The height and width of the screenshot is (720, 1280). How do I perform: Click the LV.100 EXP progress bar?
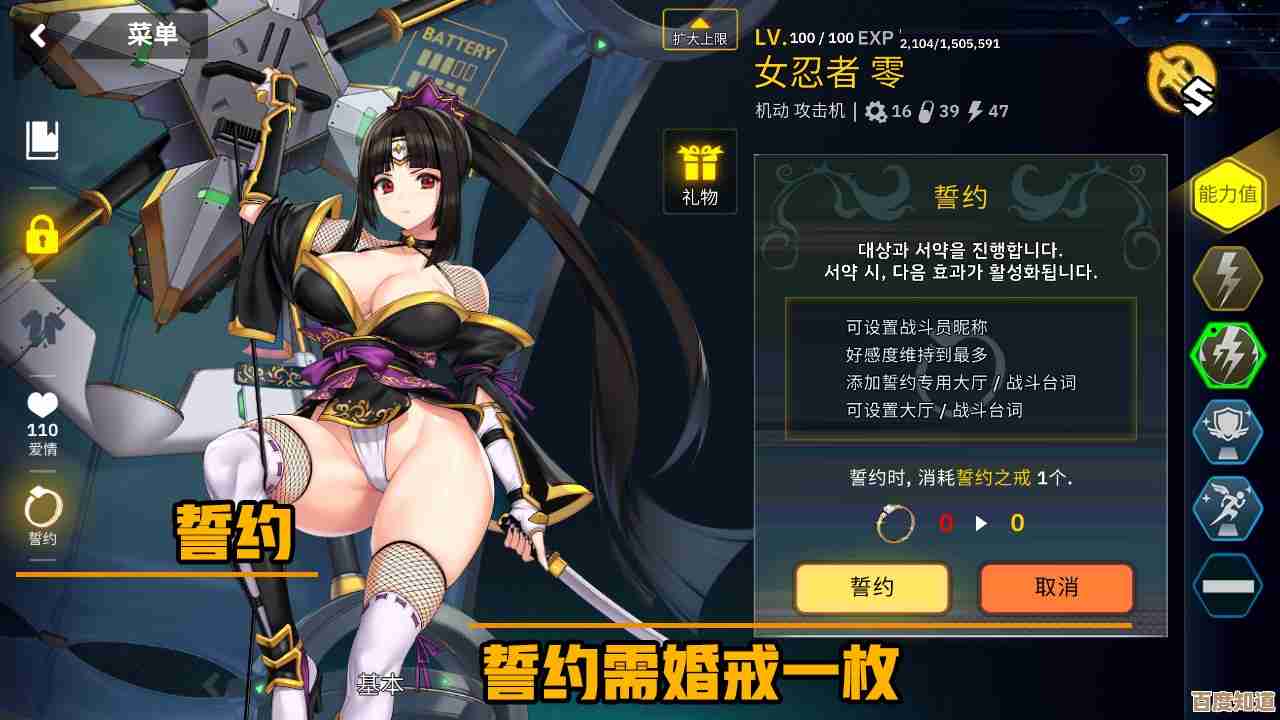[880, 38]
